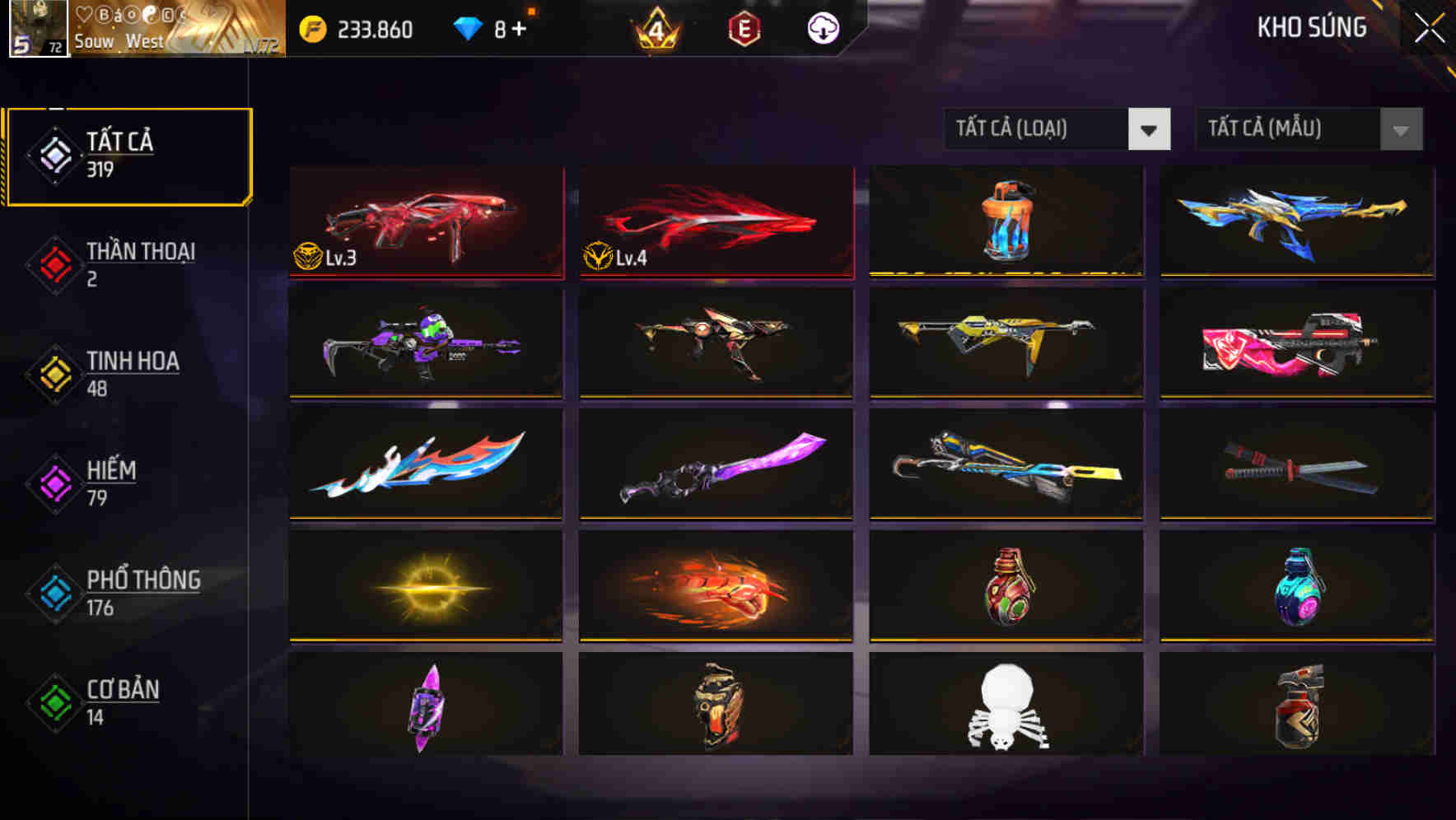Viewport: 1456px width, 820px height.
Task: Open the KHO SÚNG title tab
Action: coord(1312,27)
